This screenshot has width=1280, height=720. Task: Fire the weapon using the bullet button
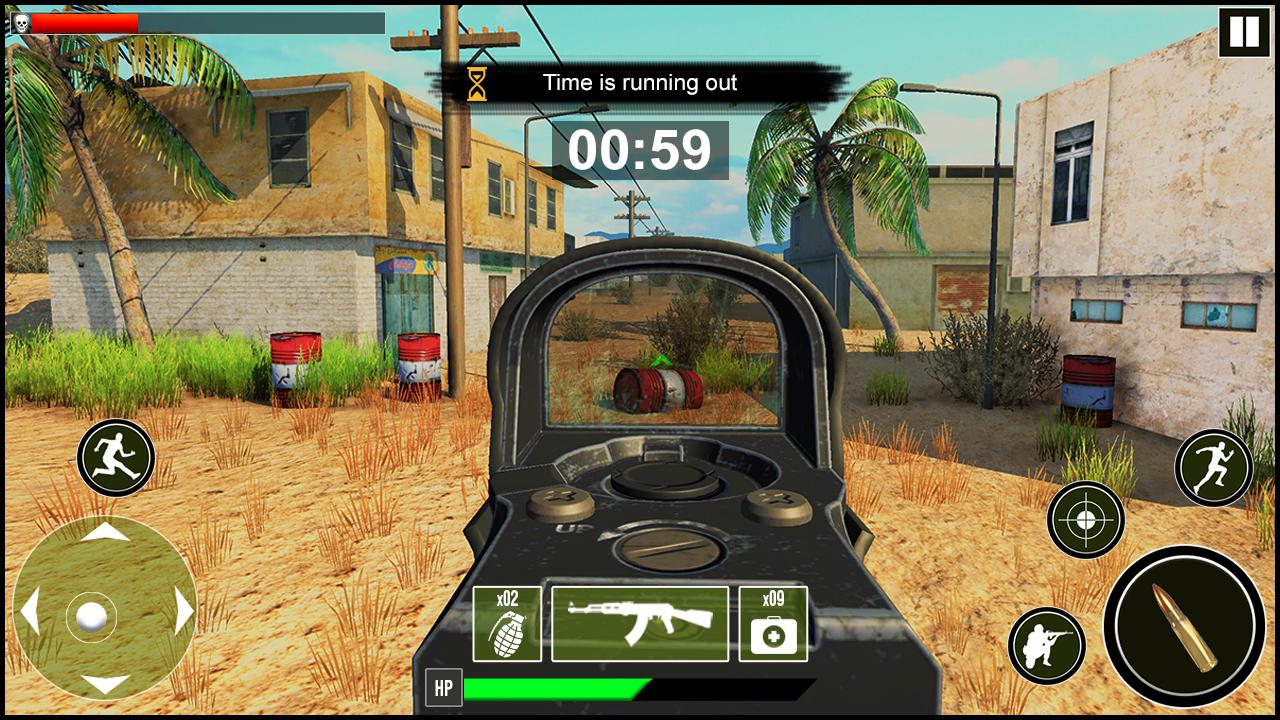(x=1184, y=626)
